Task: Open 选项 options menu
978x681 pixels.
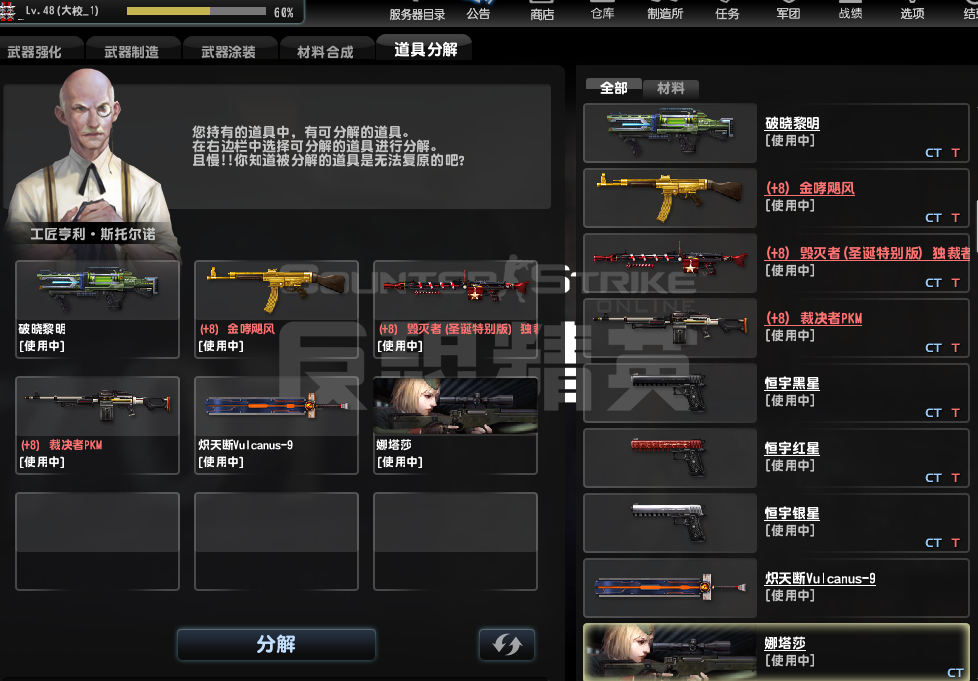Action: [912, 14]
